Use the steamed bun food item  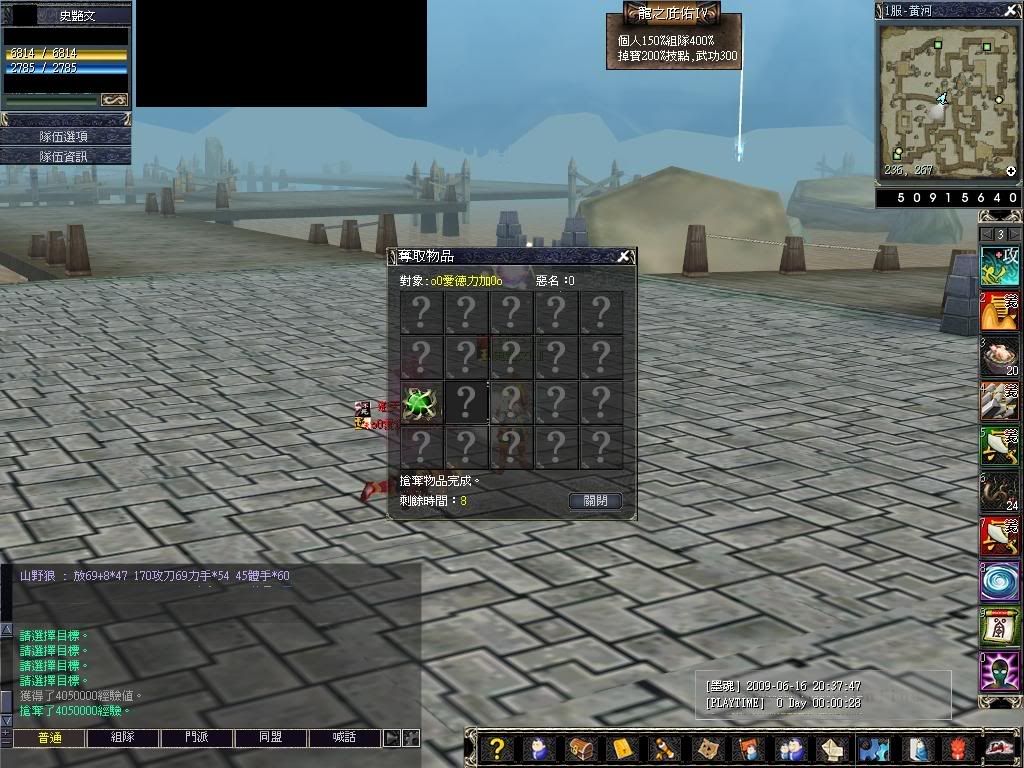pyautogui.click(x=999, y=355)
